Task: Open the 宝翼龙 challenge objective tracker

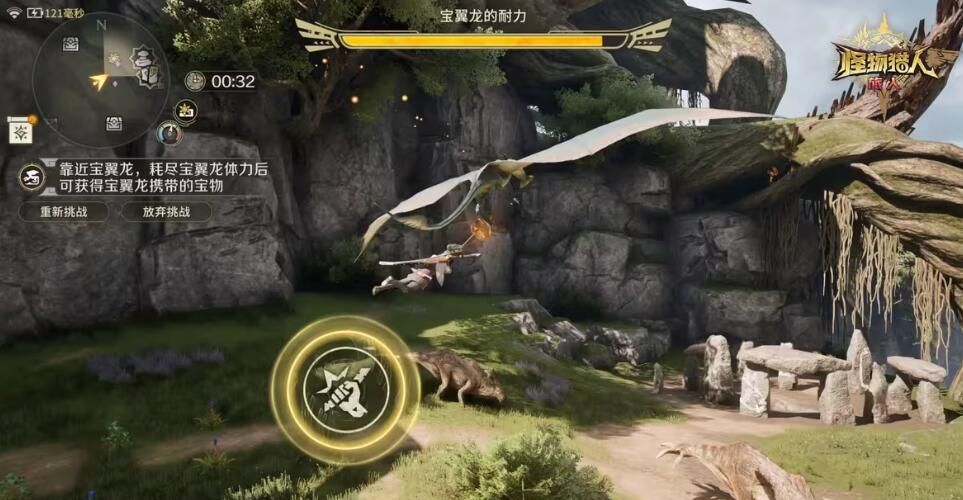Action: pyautogui.click(x=145, y=178)
